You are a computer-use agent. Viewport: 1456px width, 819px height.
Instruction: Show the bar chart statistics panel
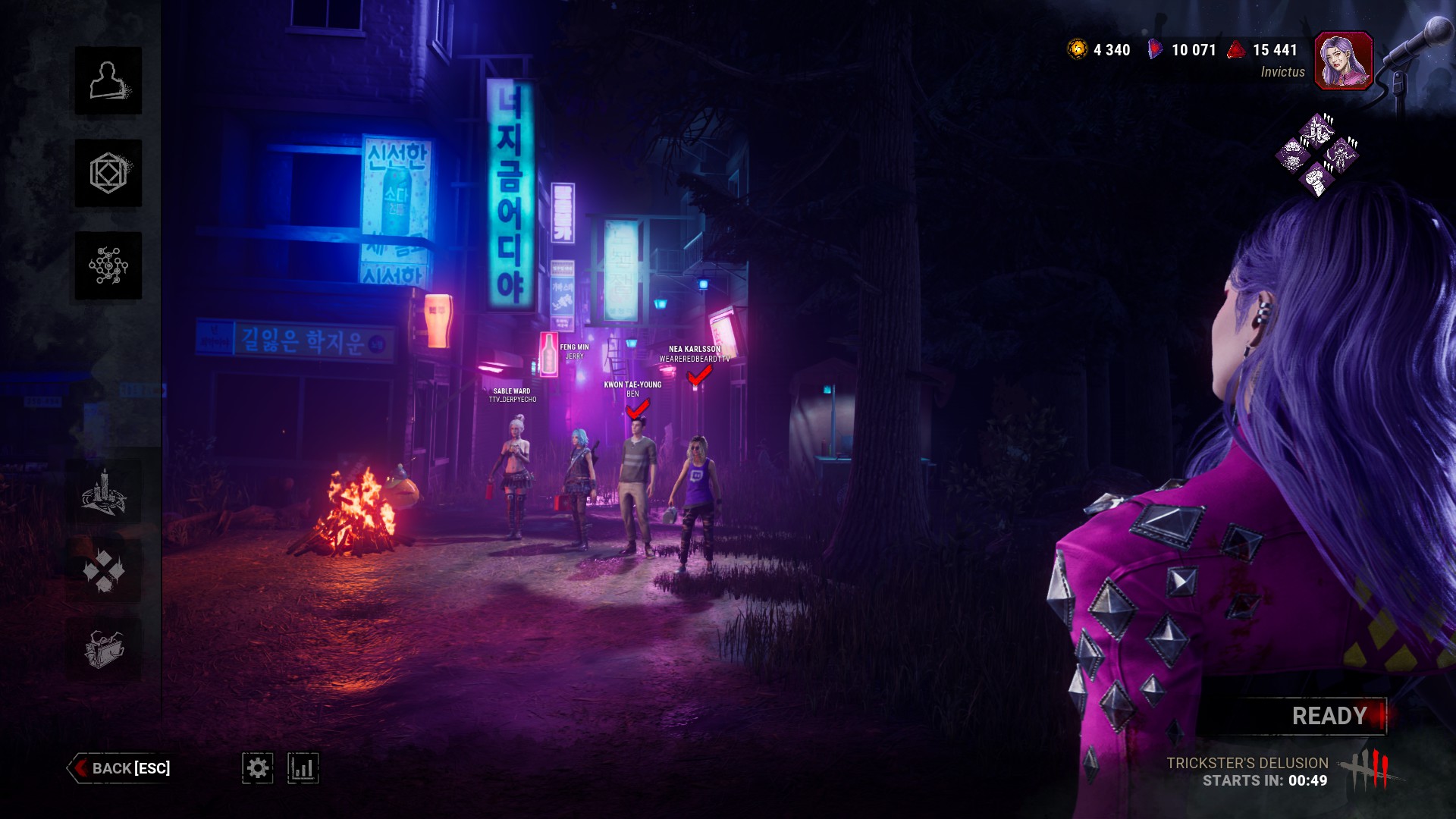coord(303,768)
